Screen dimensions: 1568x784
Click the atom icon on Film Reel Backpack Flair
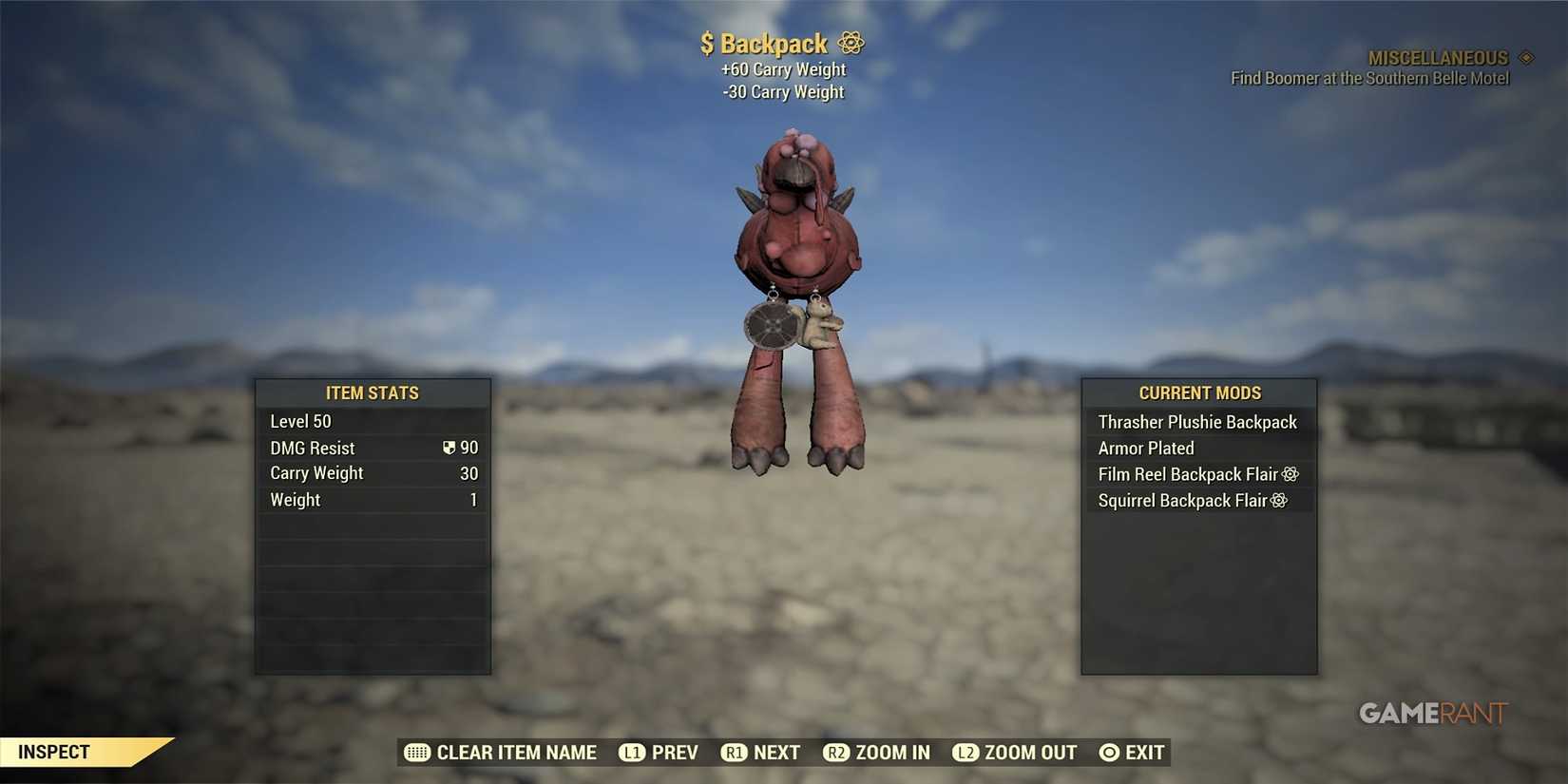1291,473
